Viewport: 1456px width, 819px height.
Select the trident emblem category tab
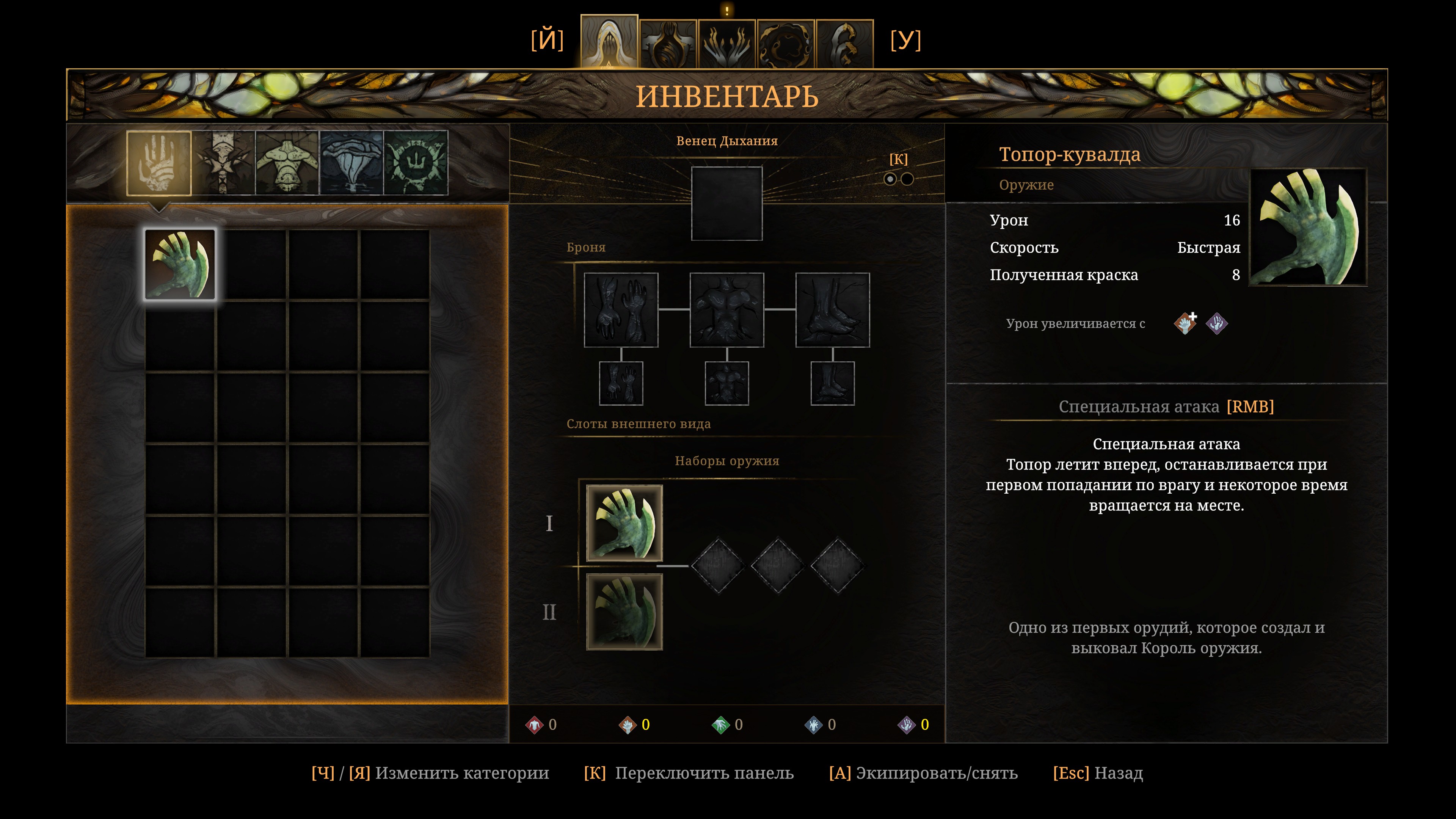point(416,163)
